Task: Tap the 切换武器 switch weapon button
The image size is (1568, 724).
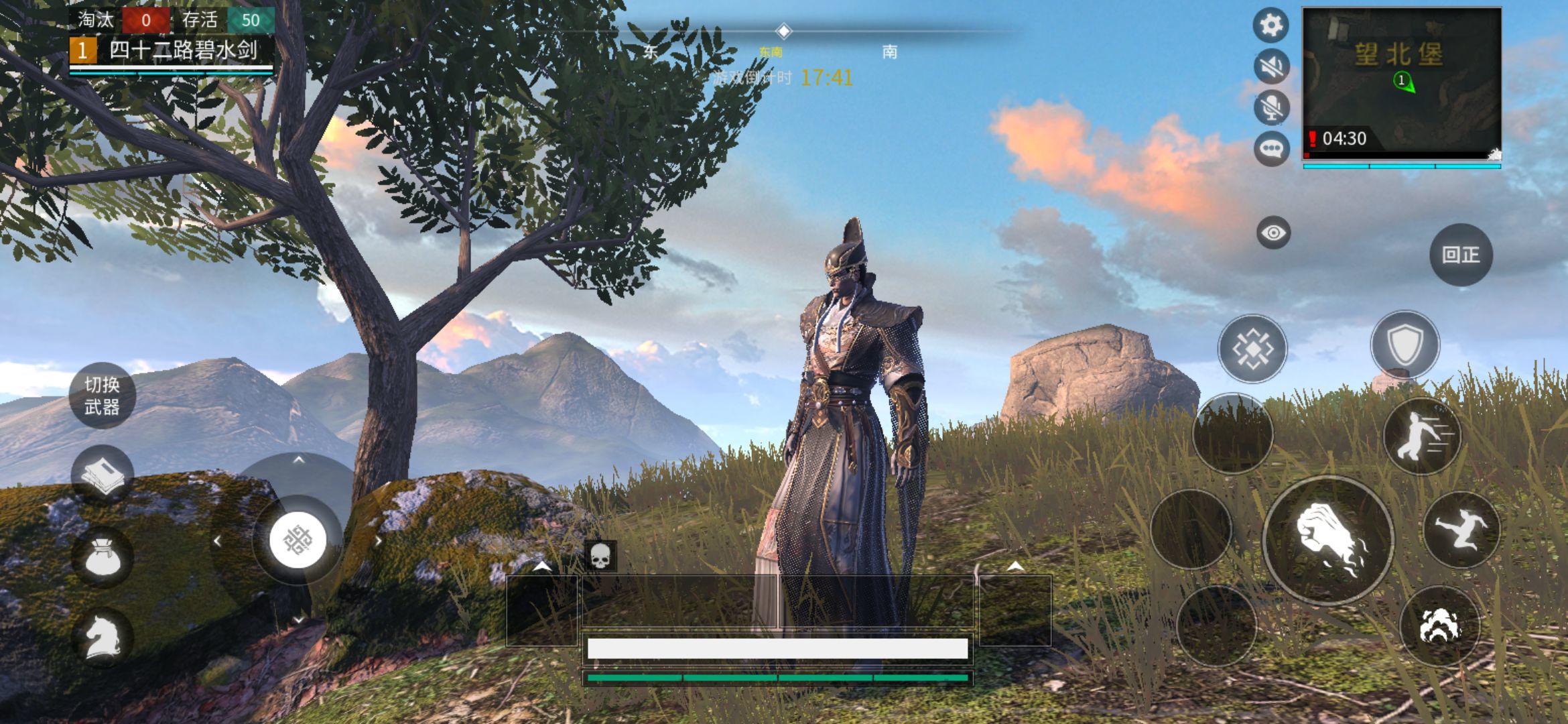Action: pos(102,396)
